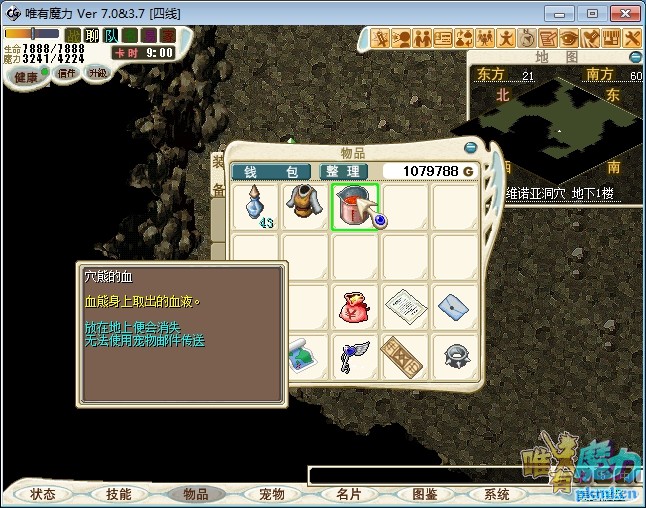Open the 宠物 pets tab
This screenshot has height=508, width=646.
click(272, 494)
